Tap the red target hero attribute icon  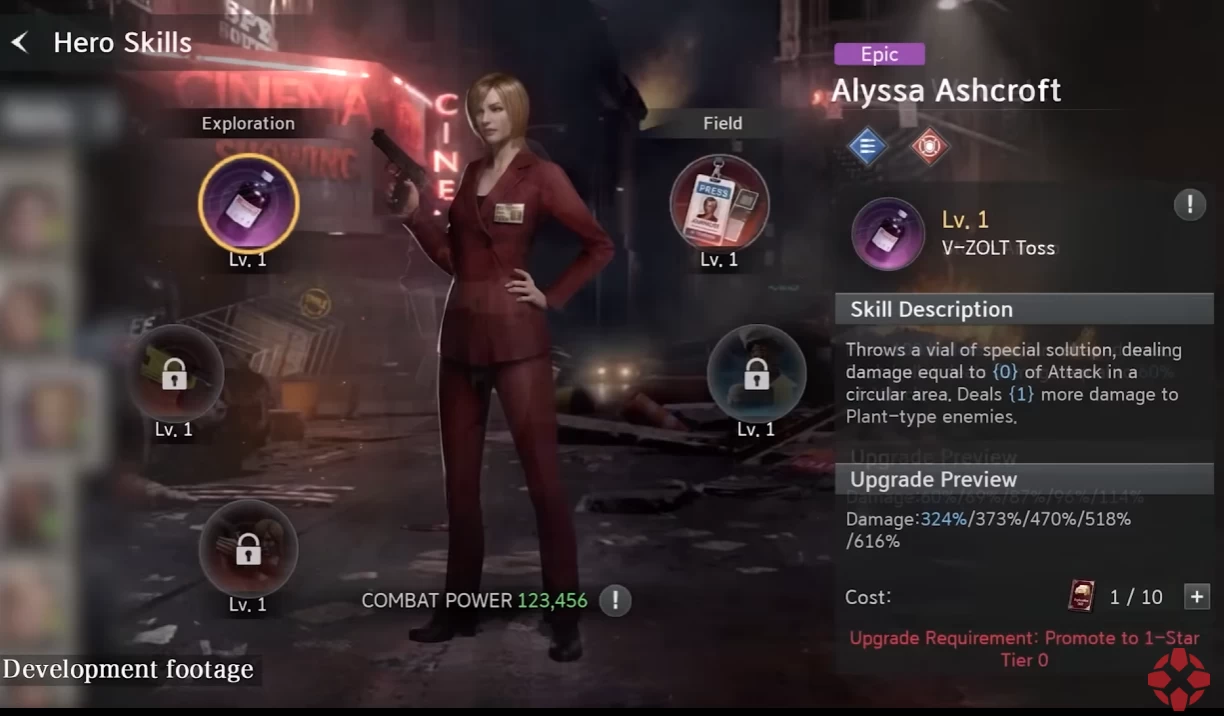click(x=929, y=147)
